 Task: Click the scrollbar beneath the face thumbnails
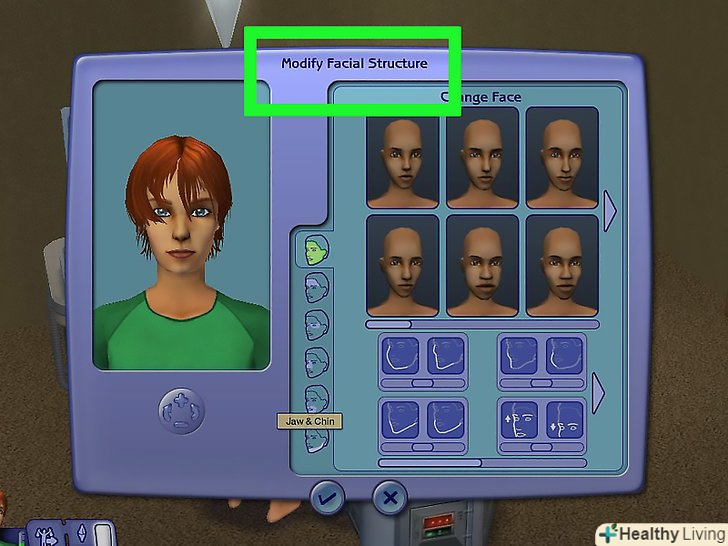pyautogui.click(x=482, y=324)
